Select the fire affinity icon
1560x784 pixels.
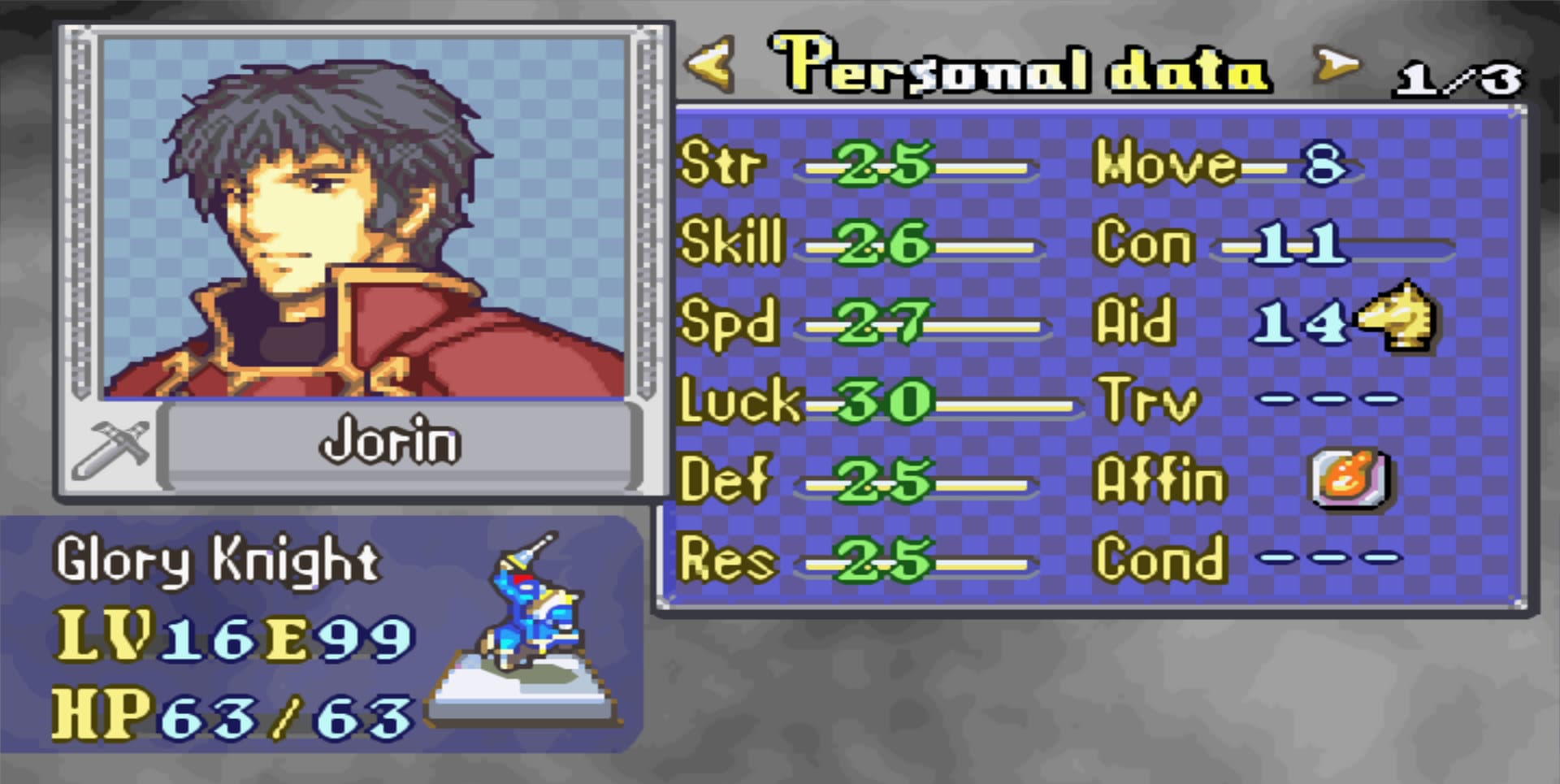[x=1350, y=478]
